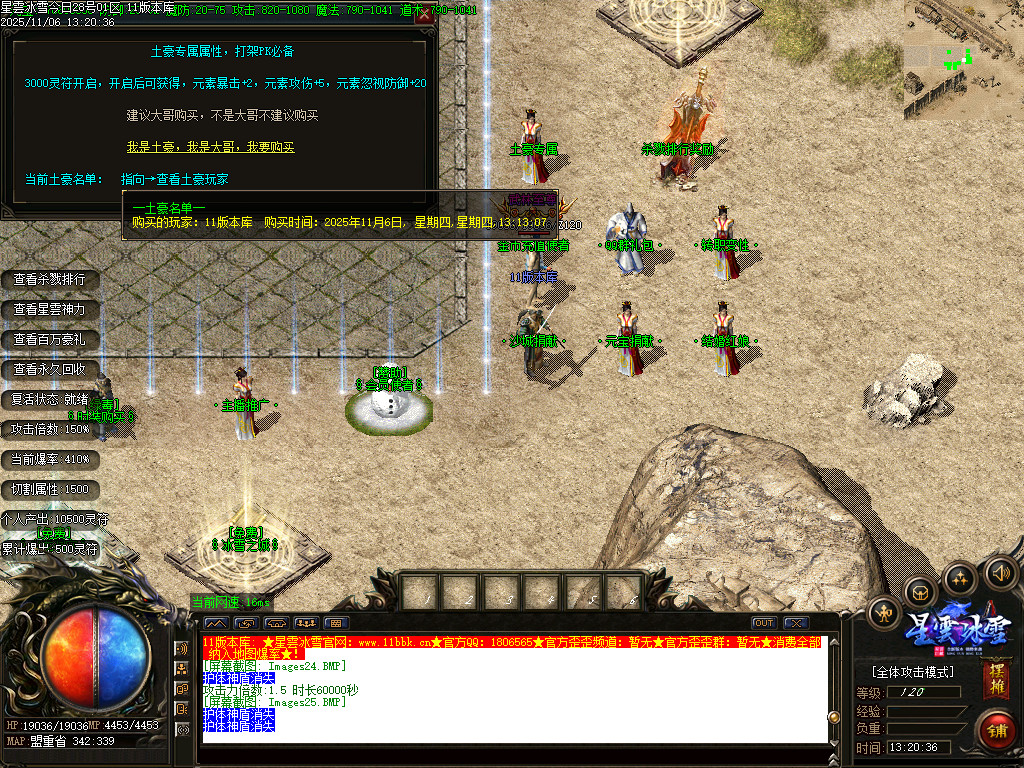The height and width of the screenshot is (768, 1024).
Task: Open the round red 铺 shop button
Action: click(x=996, y=729)
